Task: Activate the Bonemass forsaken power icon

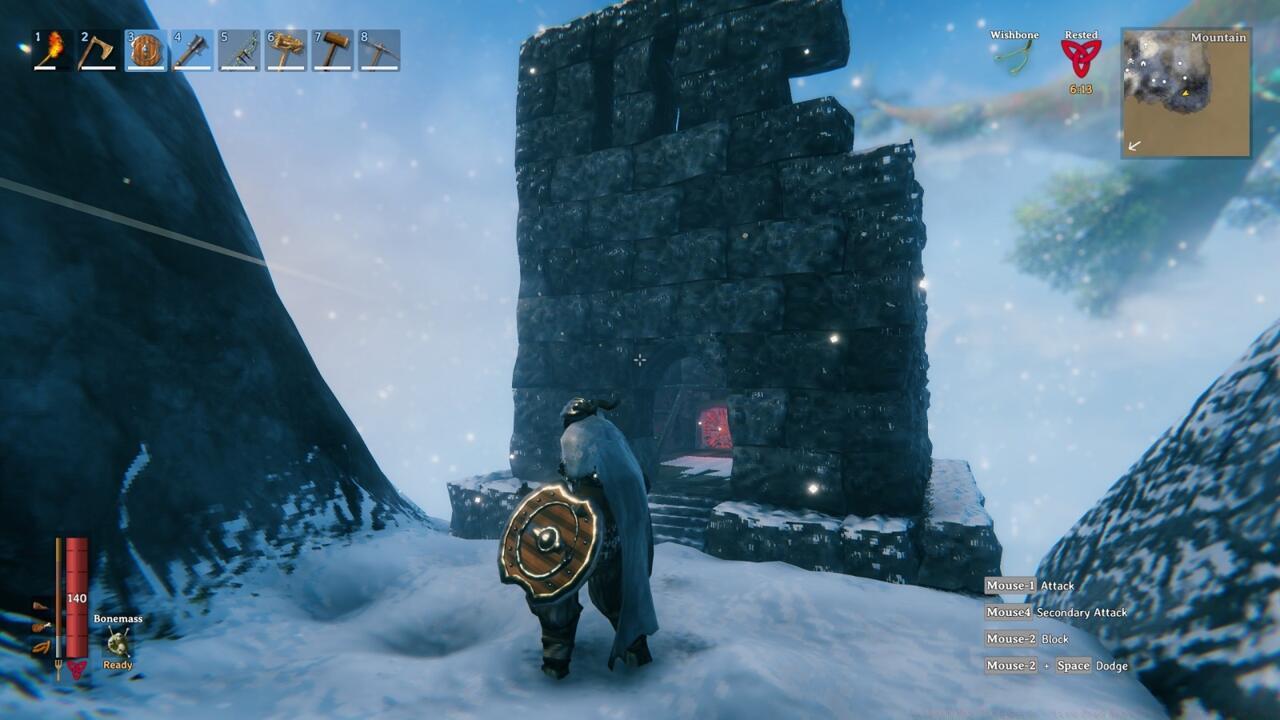Action: coord(118,642)
